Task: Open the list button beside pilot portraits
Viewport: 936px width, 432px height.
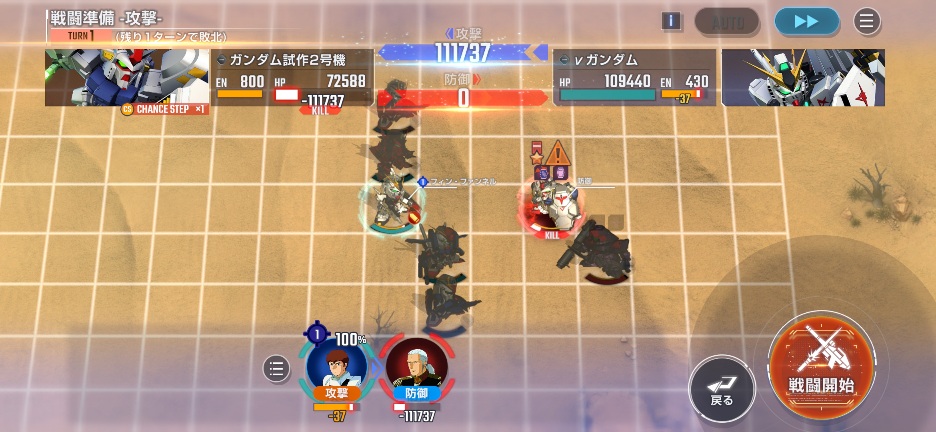Action: [x=277, y=369]
